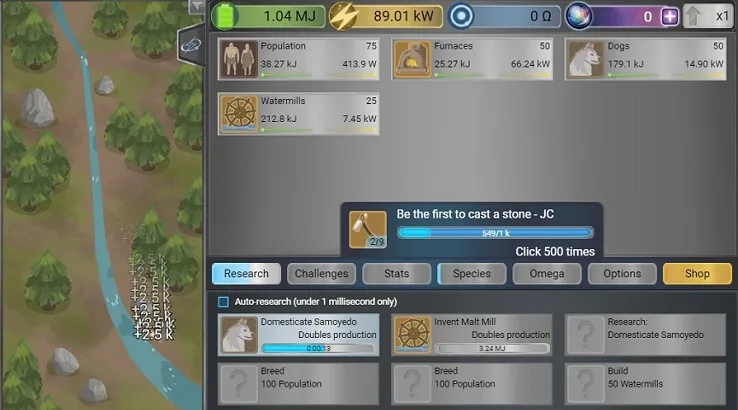Select the Population card

click(x=298, y=59)
